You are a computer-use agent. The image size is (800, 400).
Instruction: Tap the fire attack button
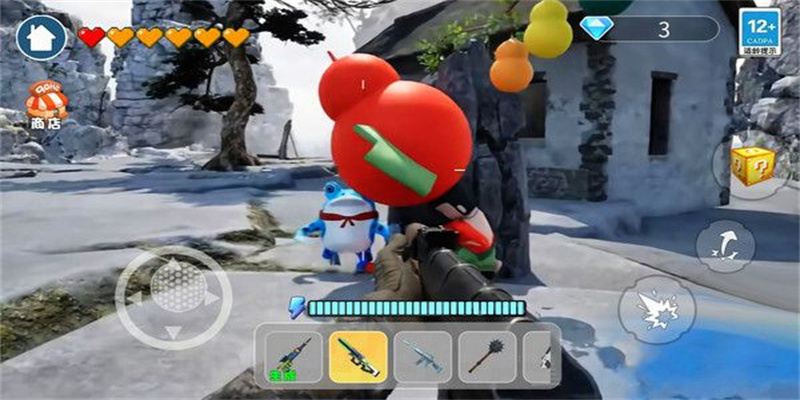pos(656,309)
